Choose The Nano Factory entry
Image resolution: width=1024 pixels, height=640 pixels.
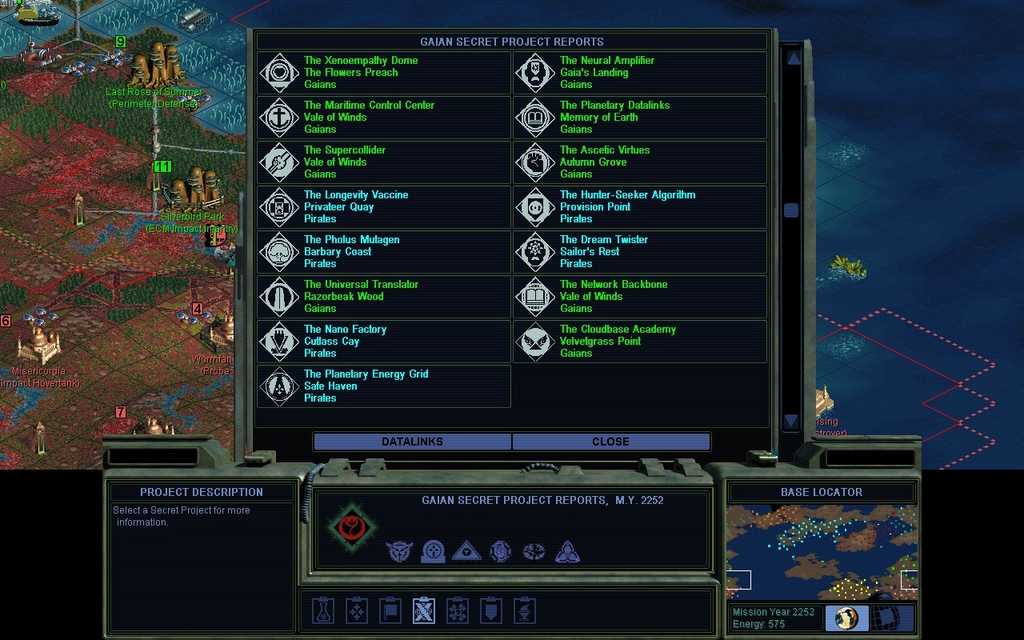[x=384, y=341]
